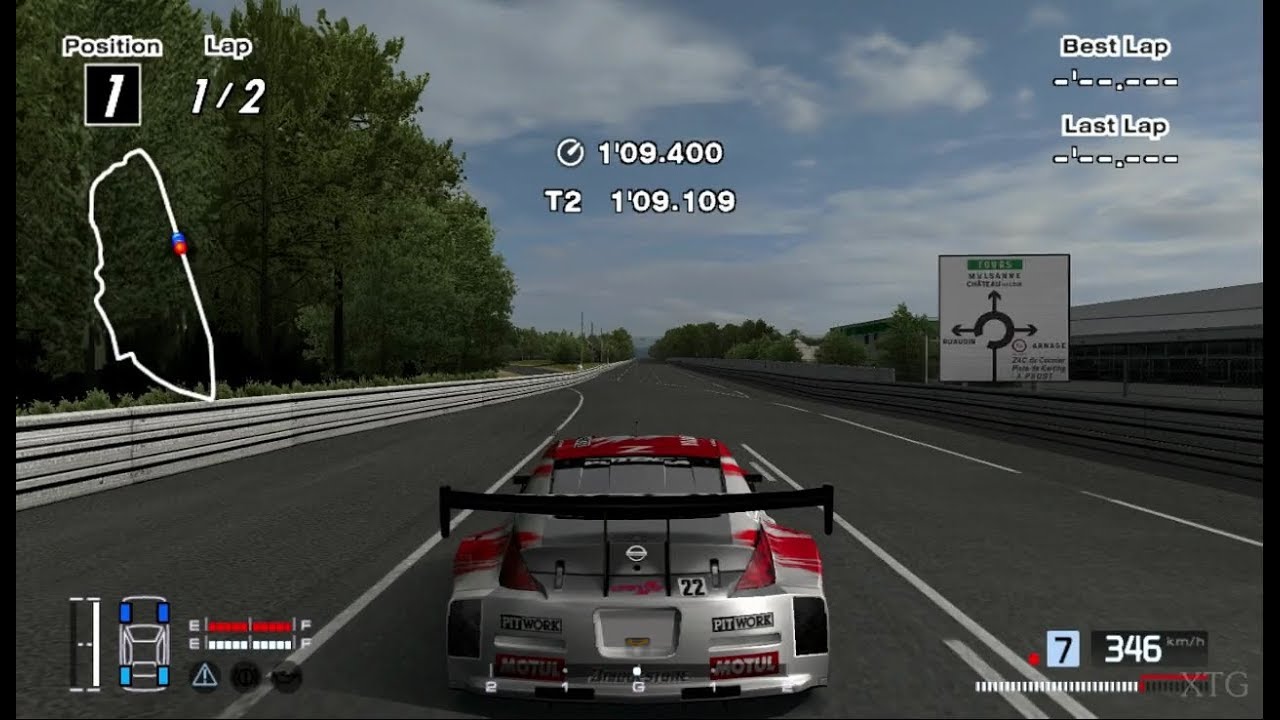
Task: Toggle the red fuel gauge bar
Action: click(248, 626)
